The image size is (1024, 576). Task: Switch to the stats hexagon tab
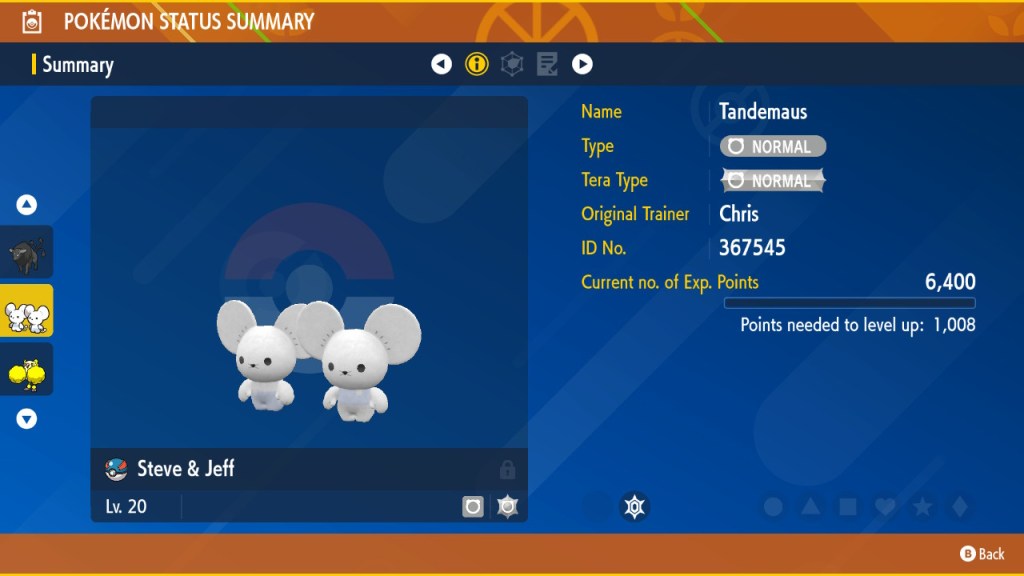(512, 65)
